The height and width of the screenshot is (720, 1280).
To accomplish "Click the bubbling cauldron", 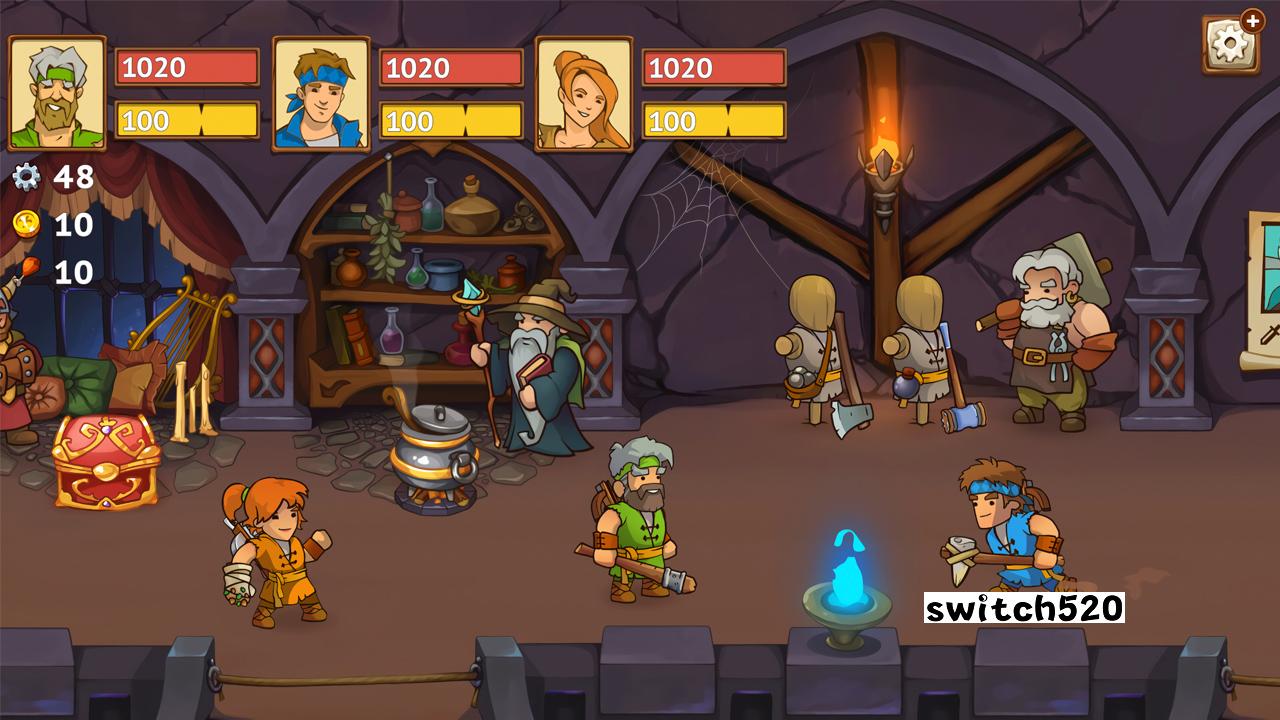I will pyautogui.click(x=430, y=450).
